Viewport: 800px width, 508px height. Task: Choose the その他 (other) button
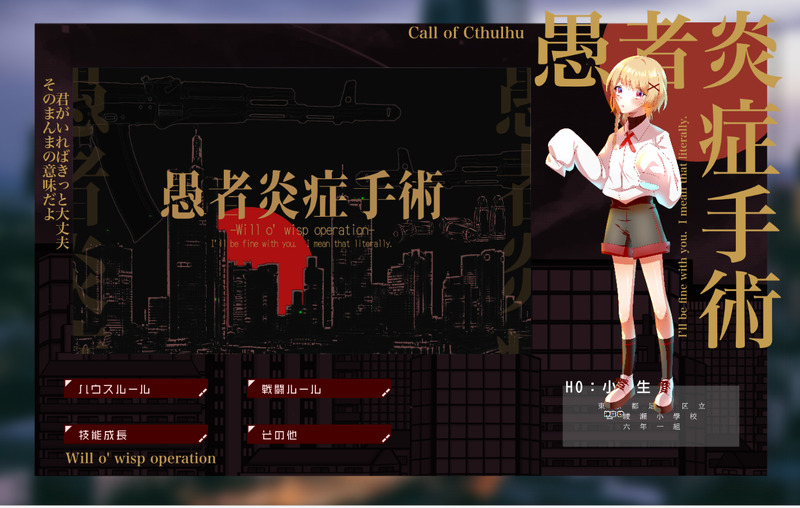pos(319,435)
